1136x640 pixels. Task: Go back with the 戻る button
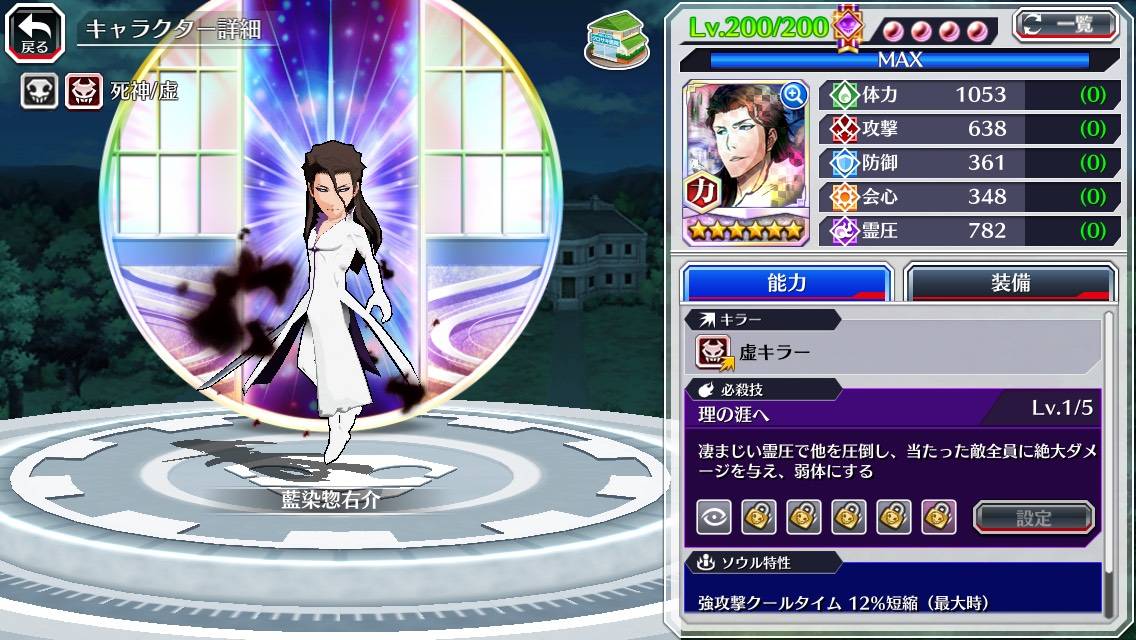(x=34, y=32)
